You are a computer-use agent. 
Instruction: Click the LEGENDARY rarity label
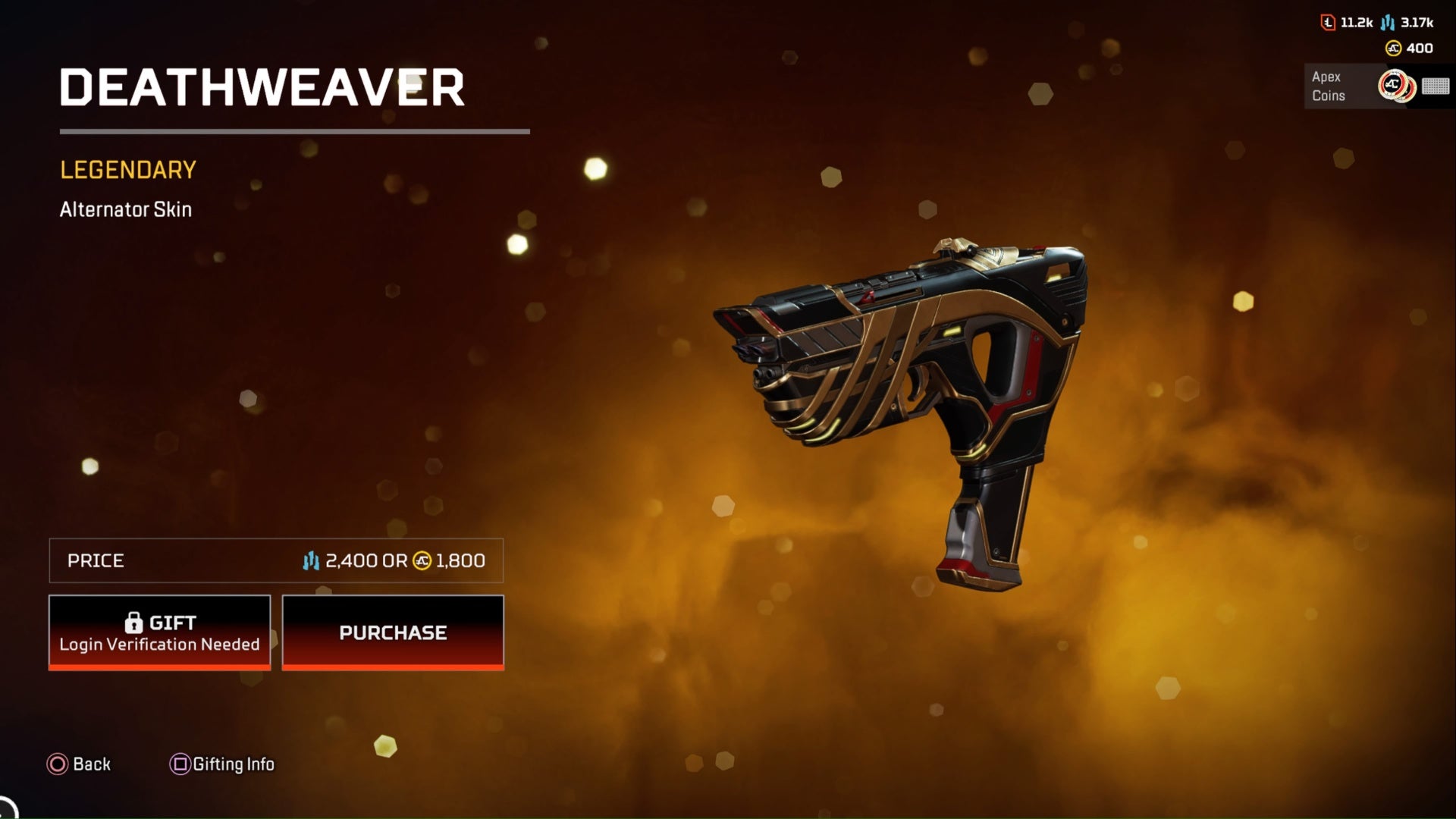point(127,170)
